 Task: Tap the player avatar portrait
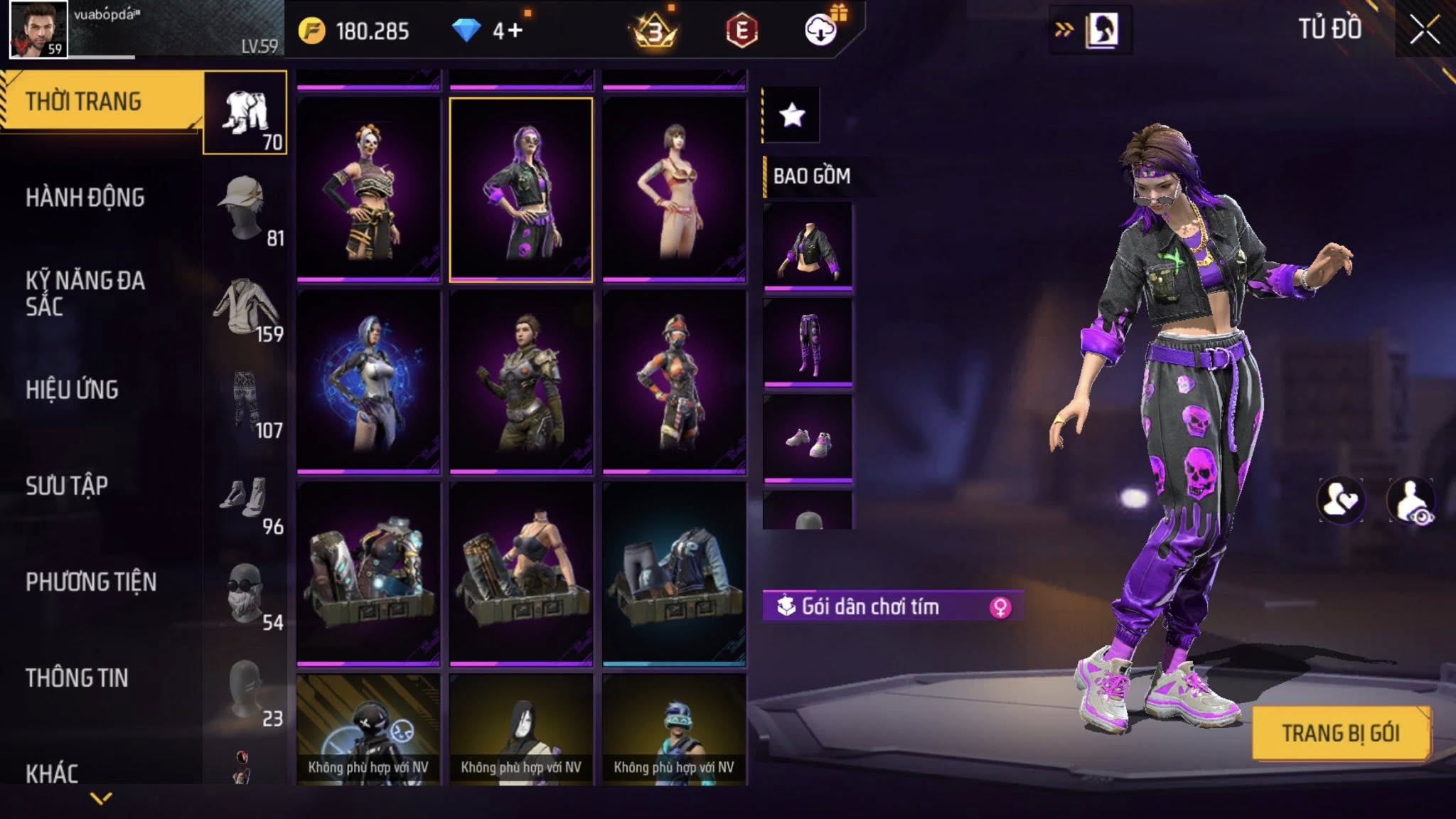pyautogui.click(x=38, y=30)
